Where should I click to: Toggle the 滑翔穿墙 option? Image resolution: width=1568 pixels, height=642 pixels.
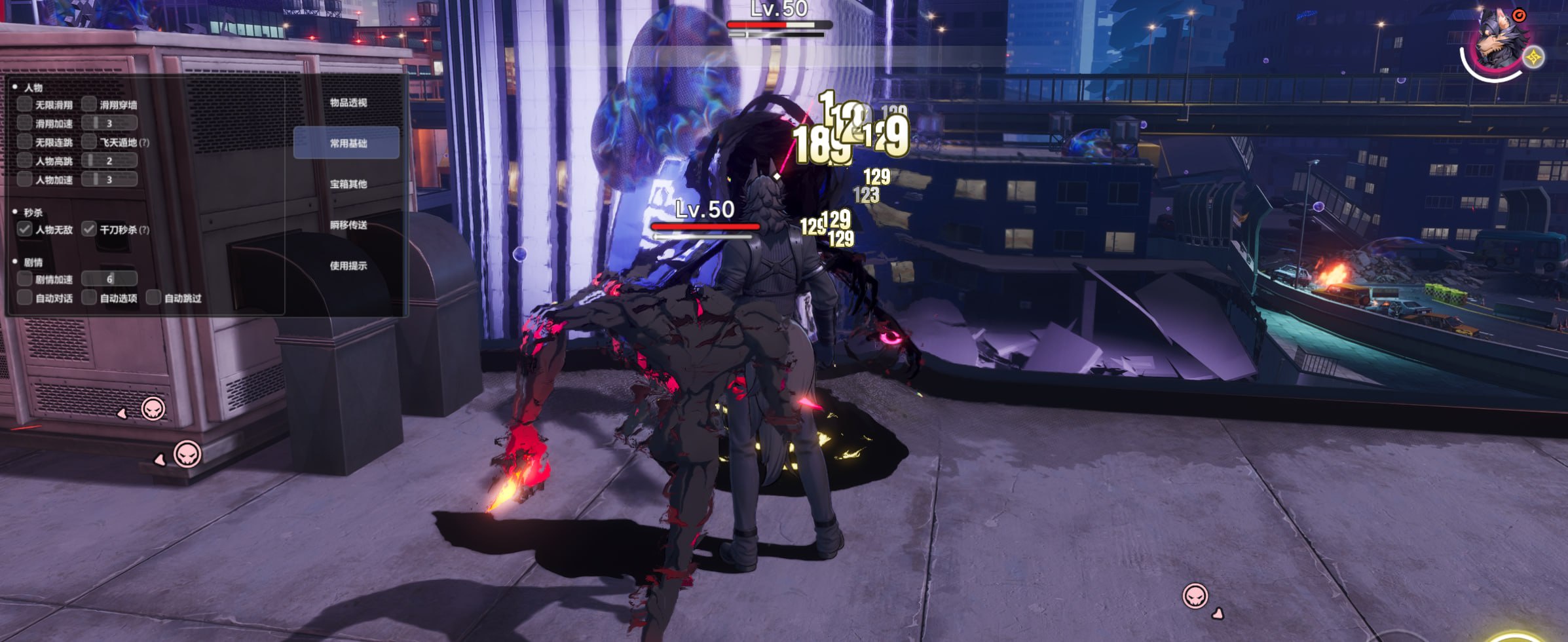tap(89, 104)
